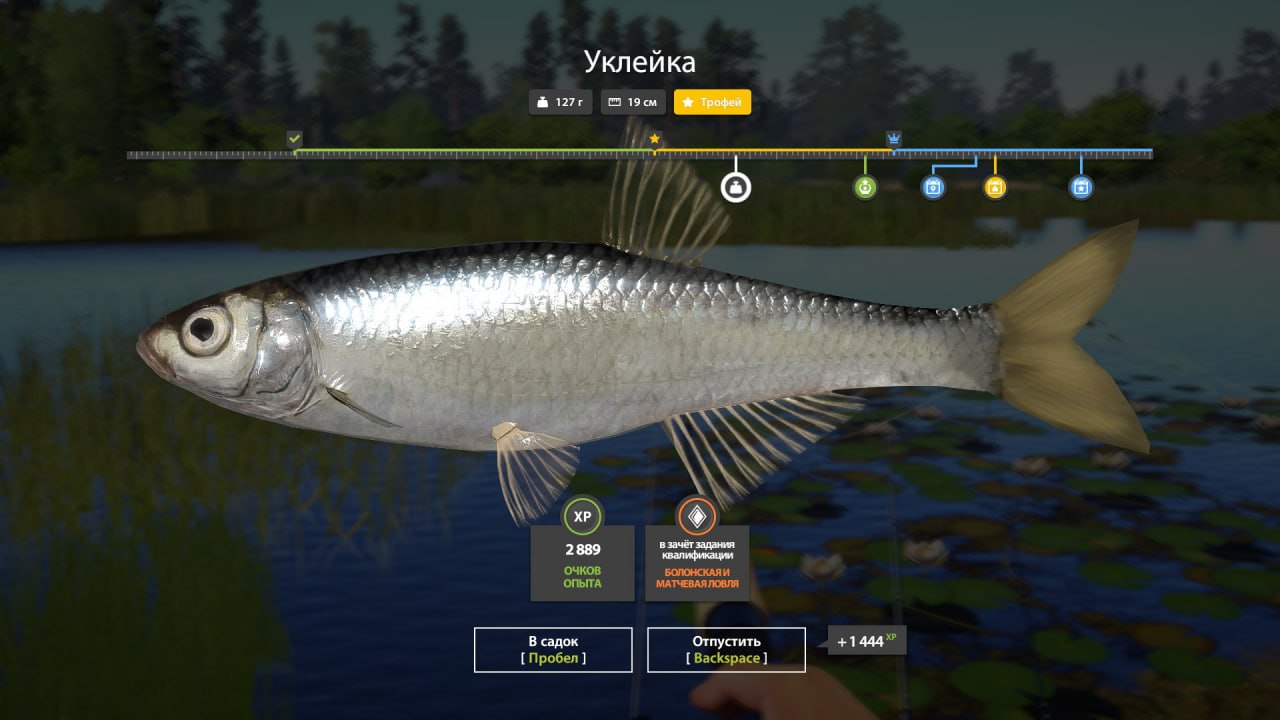This screenshot has width=1280, height=720.
Task: Select the white weight marker on scale
Action: (736, 187)
